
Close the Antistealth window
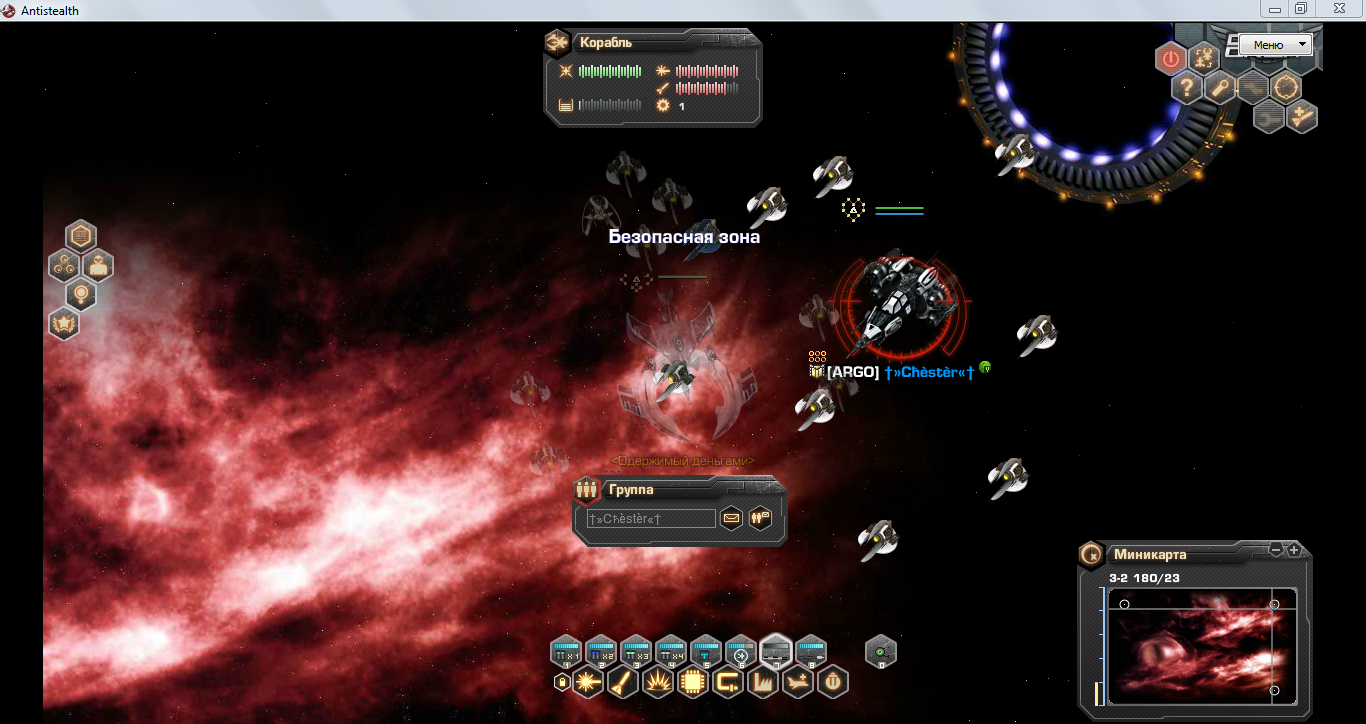(x=1338, y=9)
